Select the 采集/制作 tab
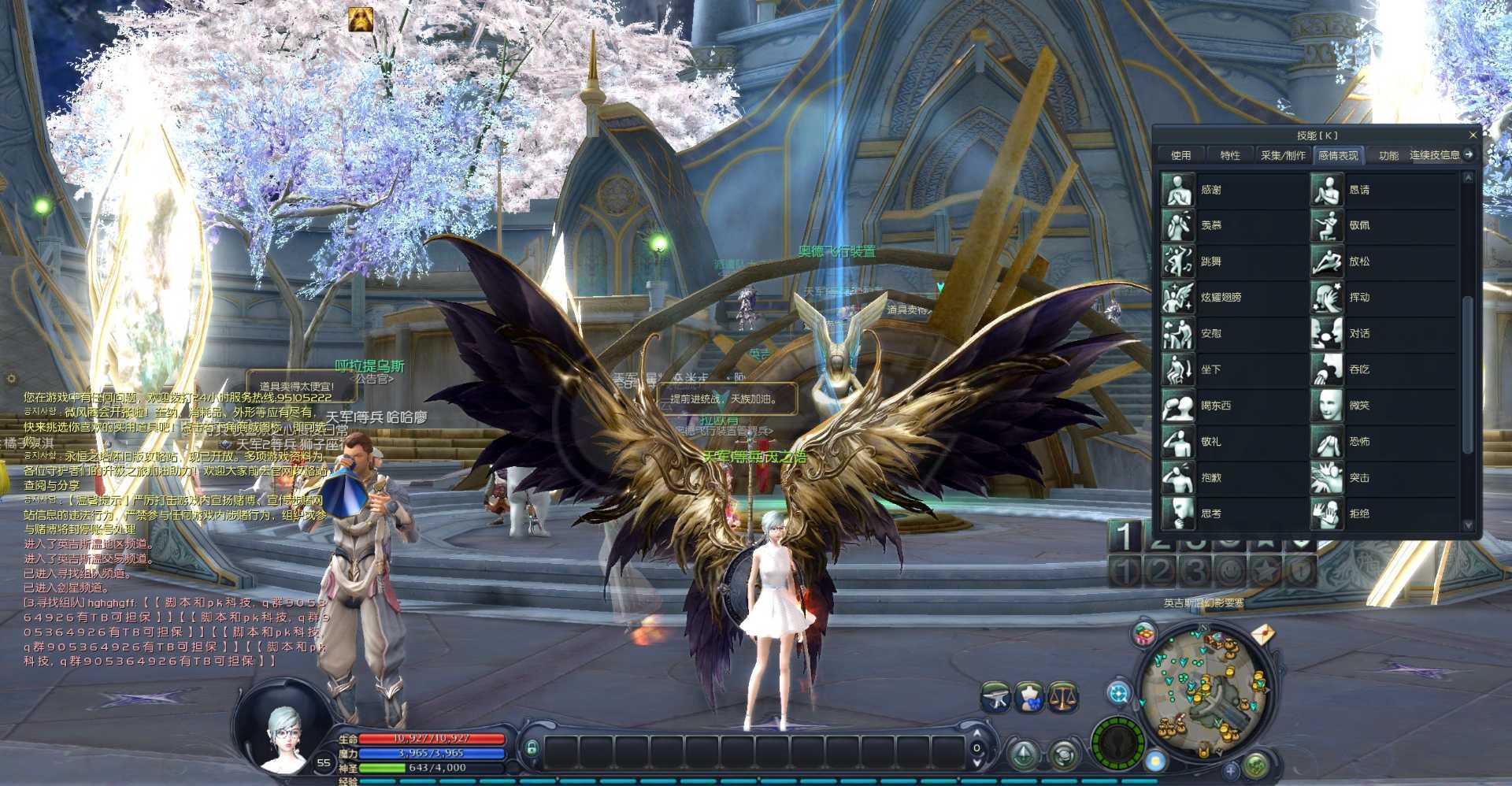 click(x=1283, y=155)
